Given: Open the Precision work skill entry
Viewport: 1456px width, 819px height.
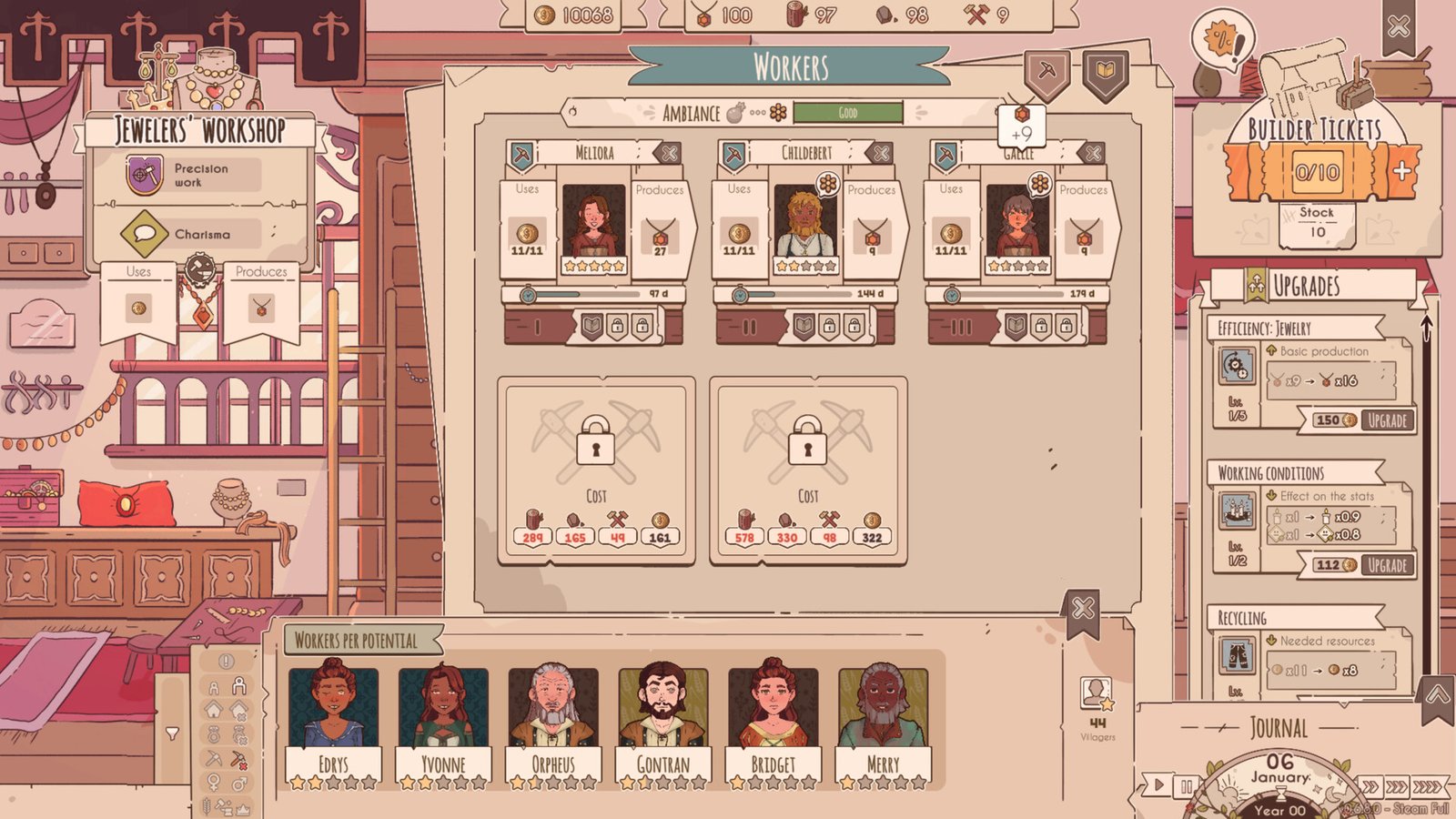Looking at the screenshot, I should pos(192,175).
